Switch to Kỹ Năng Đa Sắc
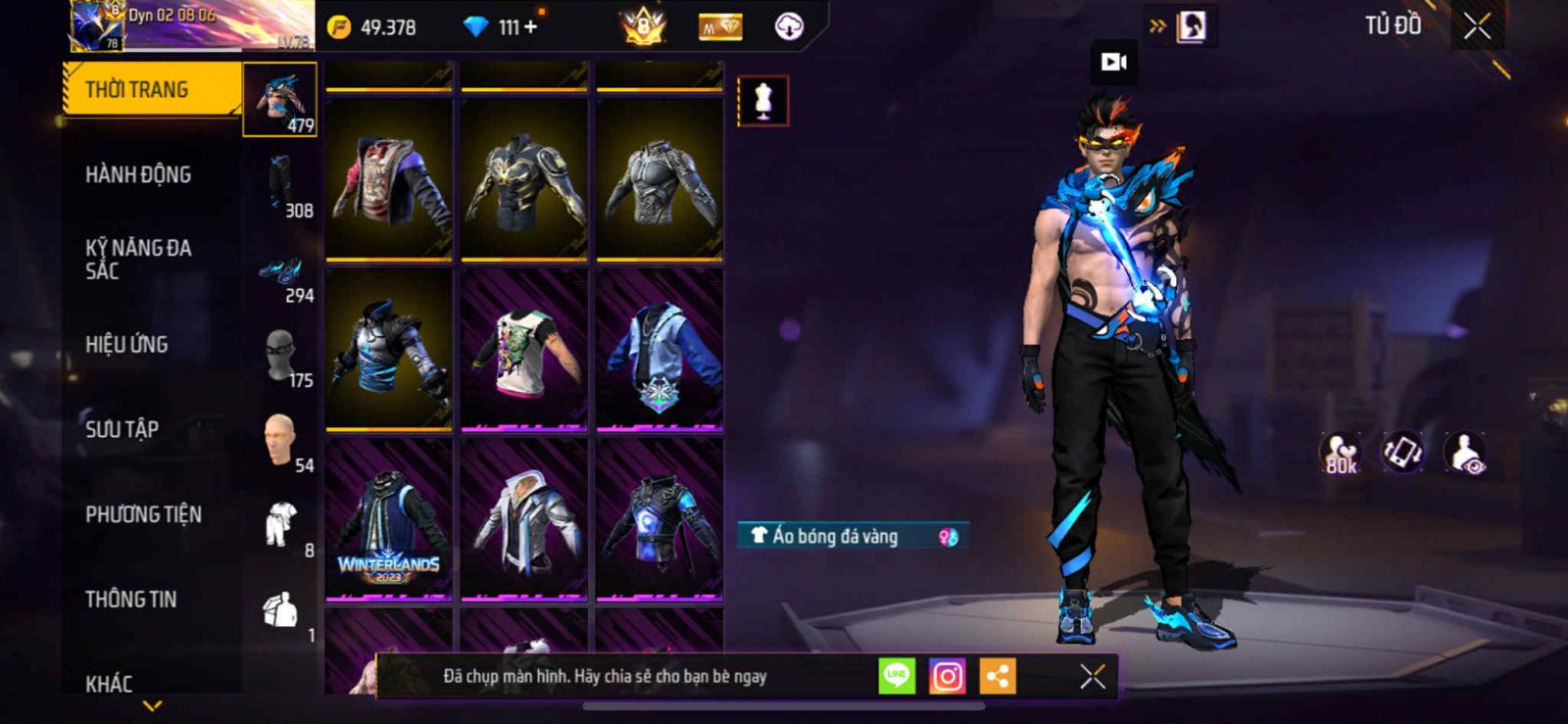This screenshot has height=724, width=1568. [138, 260]
